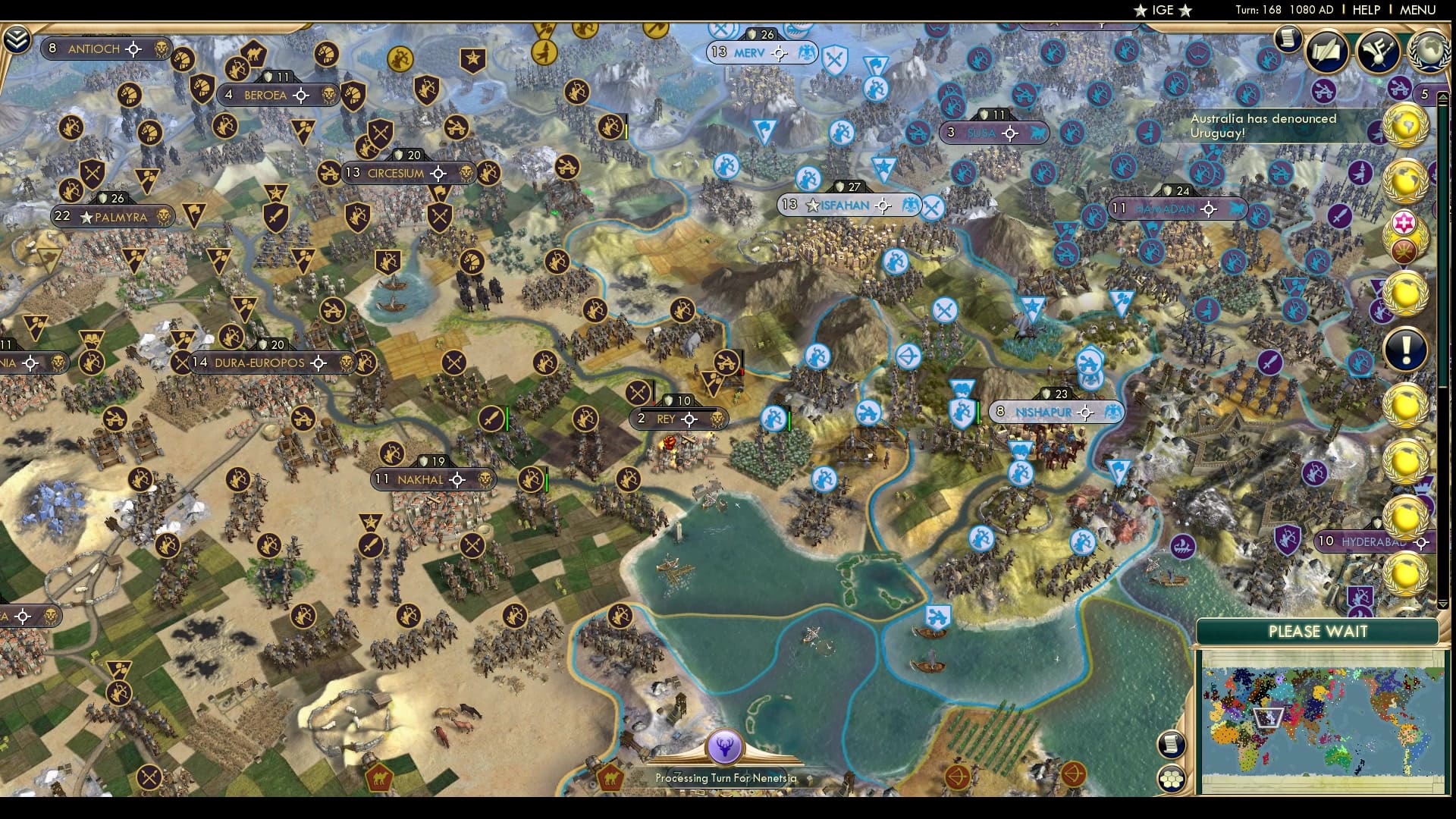
Task: Toggle strategic view with the hex icon near minimap
Action: coord(1171,779)
